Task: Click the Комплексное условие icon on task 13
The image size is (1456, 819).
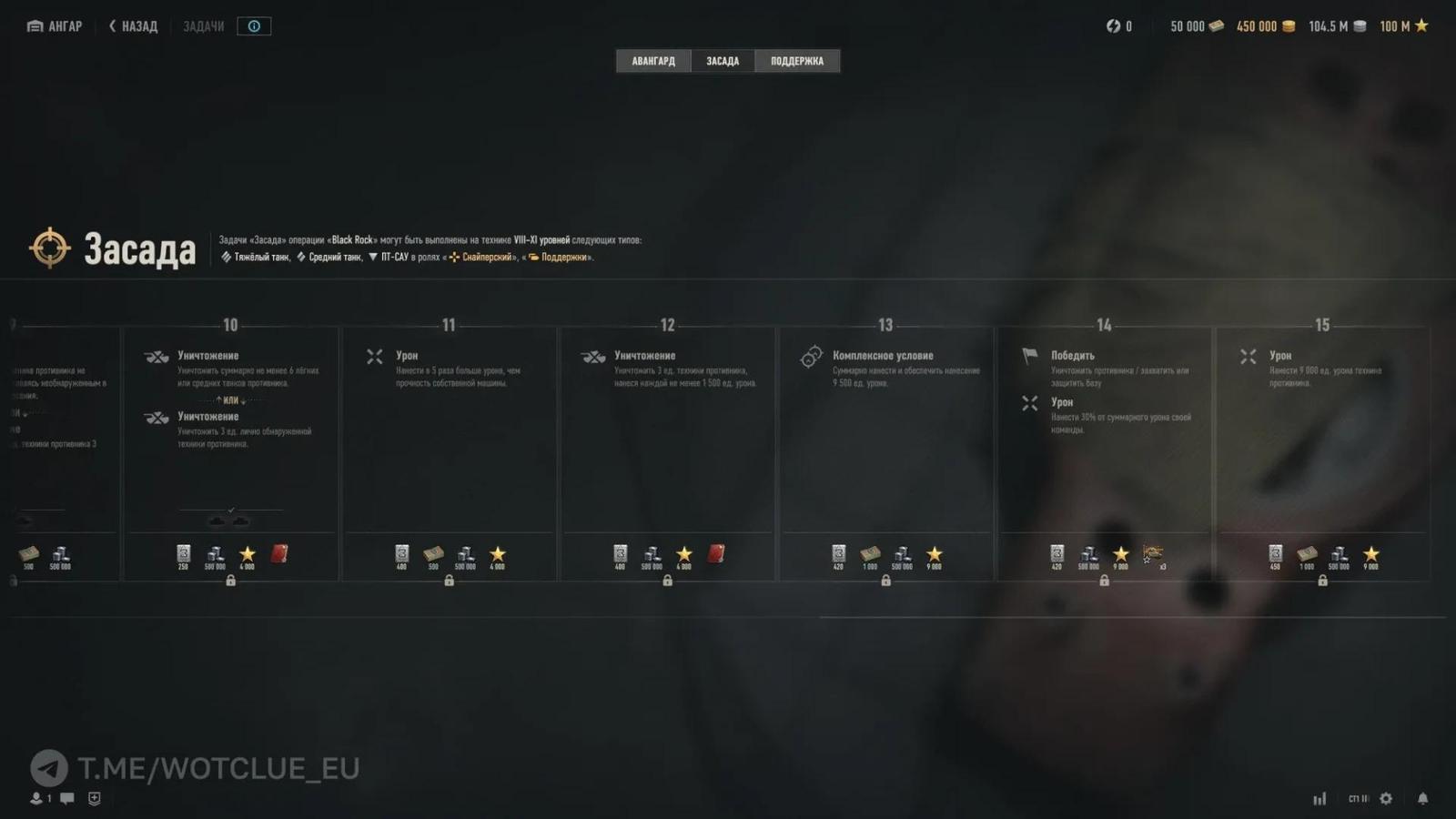Action: [x=811, y=357]
